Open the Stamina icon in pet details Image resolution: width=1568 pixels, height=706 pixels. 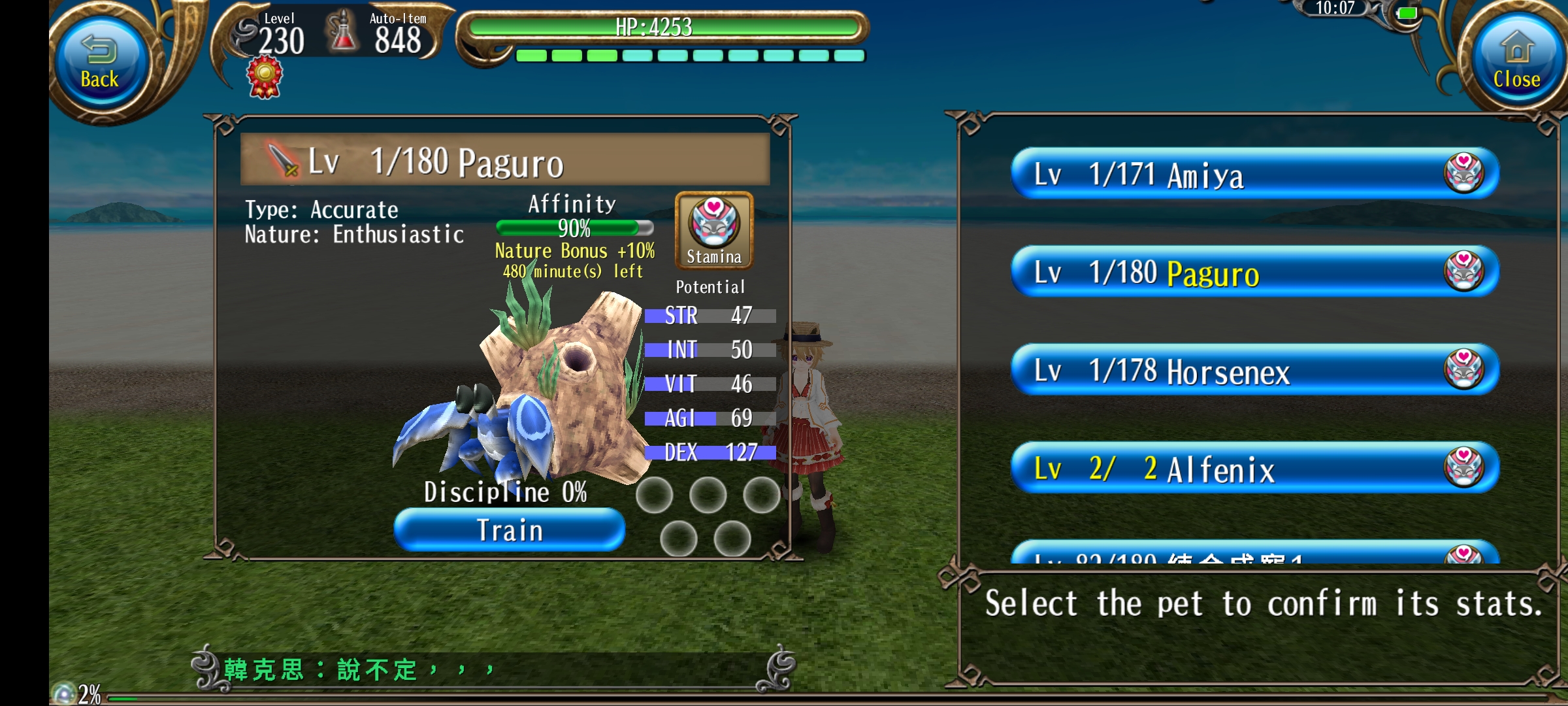(714, 230)
